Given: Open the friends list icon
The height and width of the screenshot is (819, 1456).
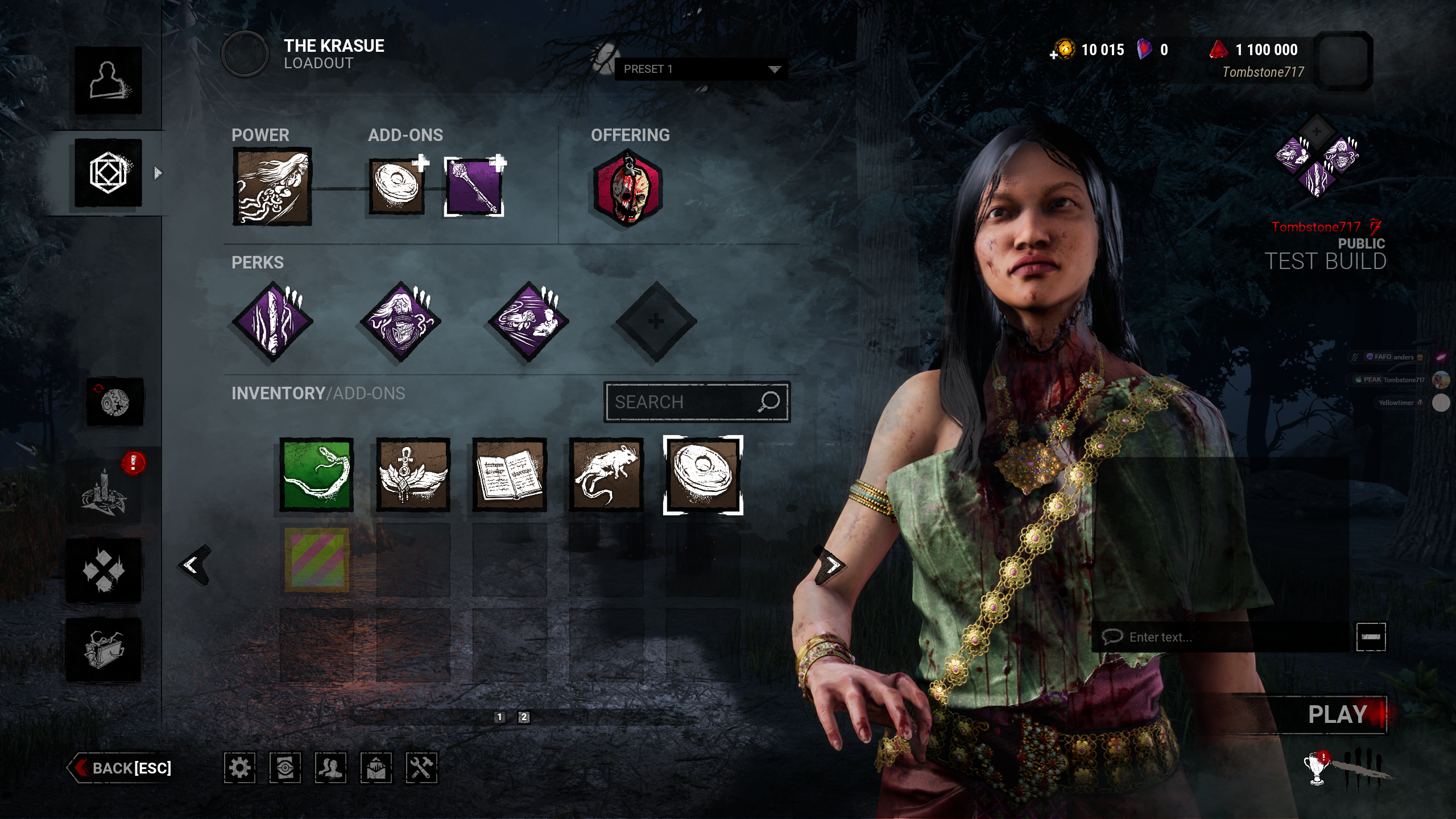Looking at the screenshot, I should 330,768.
